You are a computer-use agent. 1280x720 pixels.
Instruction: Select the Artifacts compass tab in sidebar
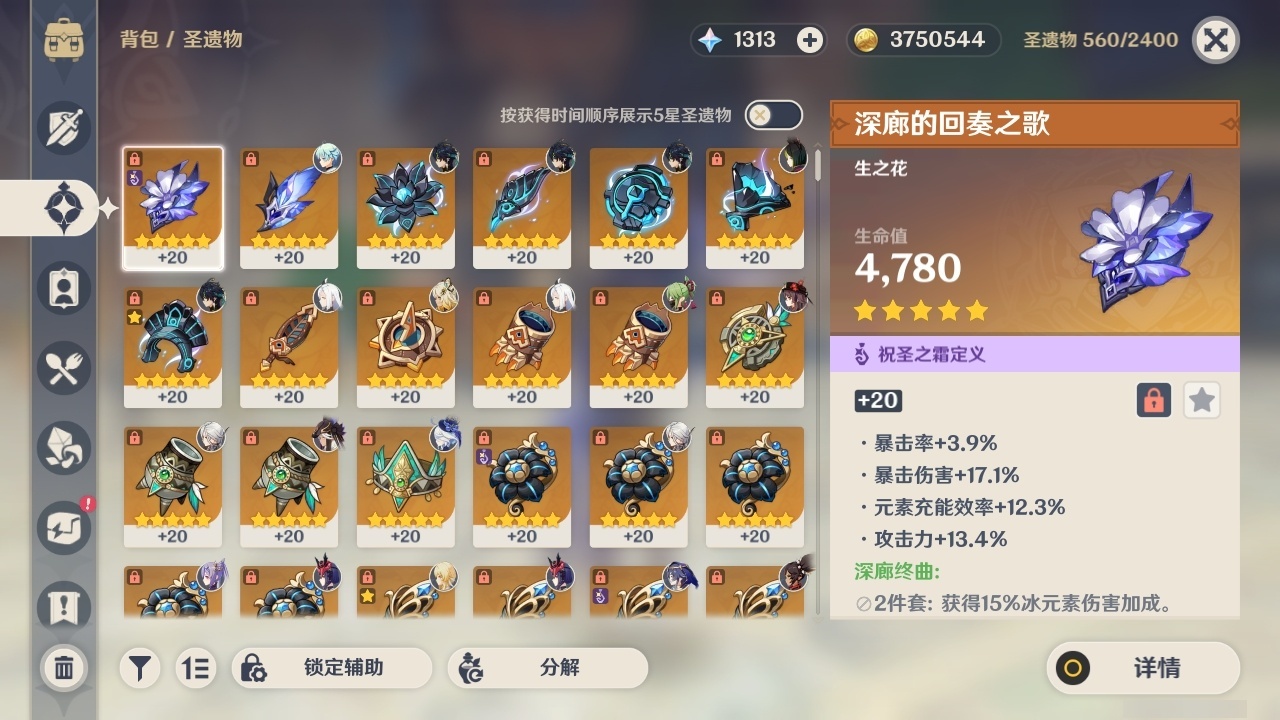tap(63, 208)
